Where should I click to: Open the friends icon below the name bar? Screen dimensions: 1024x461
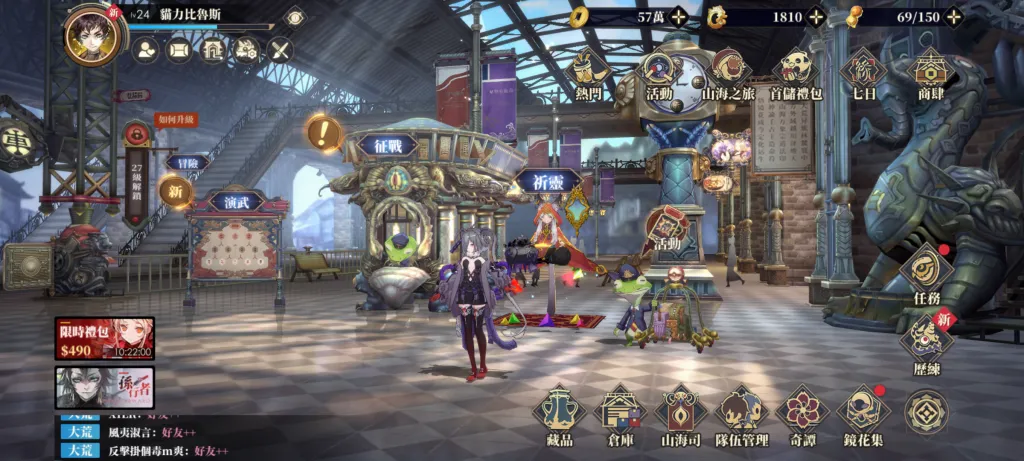coord(146,49)
